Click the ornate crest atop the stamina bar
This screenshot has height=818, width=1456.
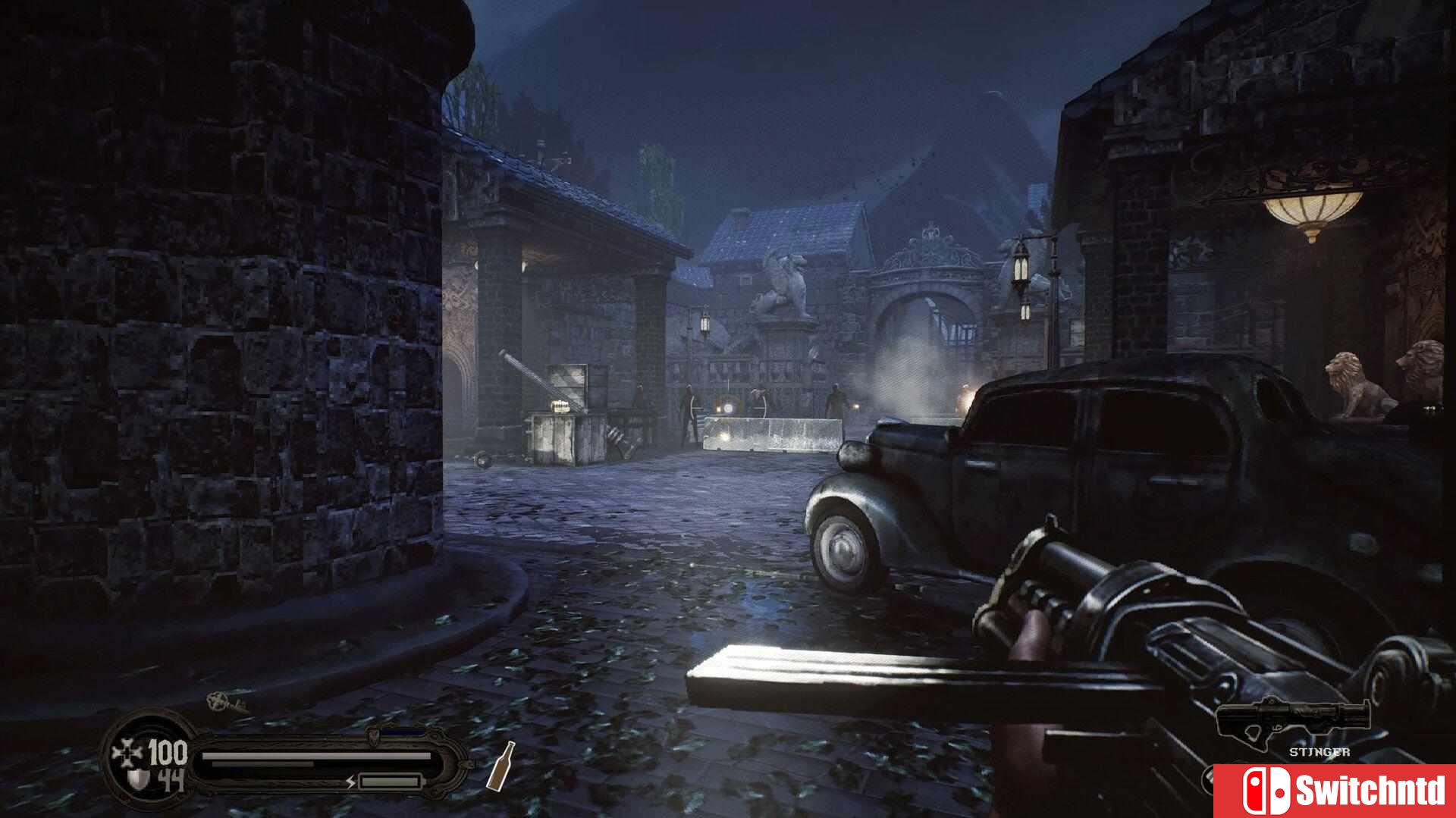373,735
